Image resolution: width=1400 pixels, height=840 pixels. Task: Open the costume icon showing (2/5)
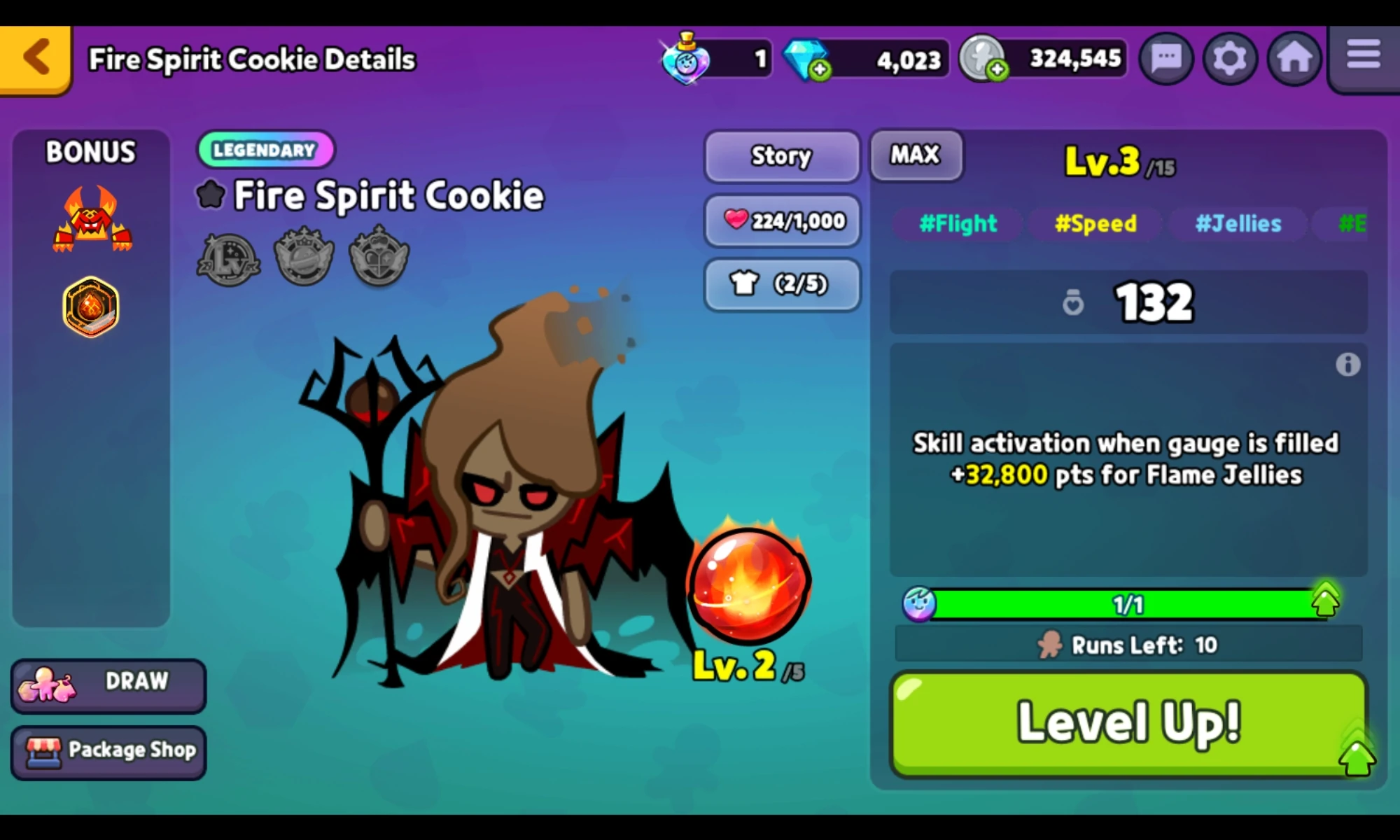780,284
